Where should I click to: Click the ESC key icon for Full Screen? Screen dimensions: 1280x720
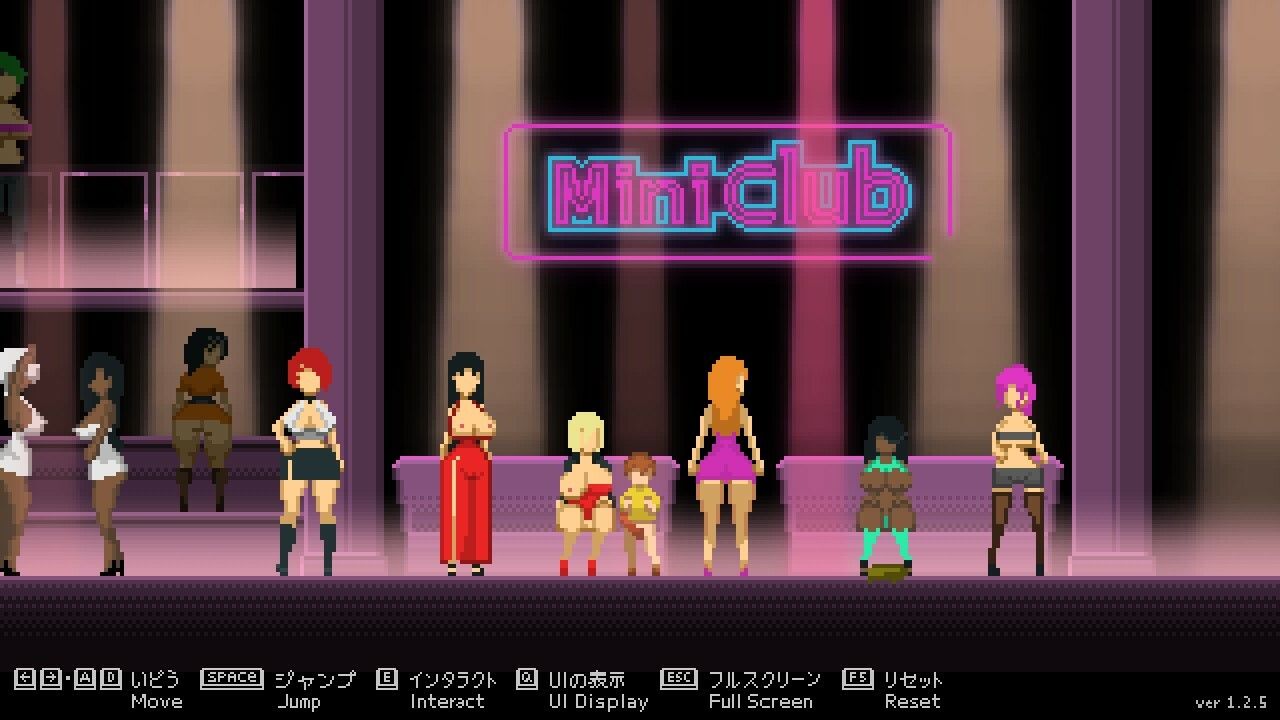pos(679,676)
